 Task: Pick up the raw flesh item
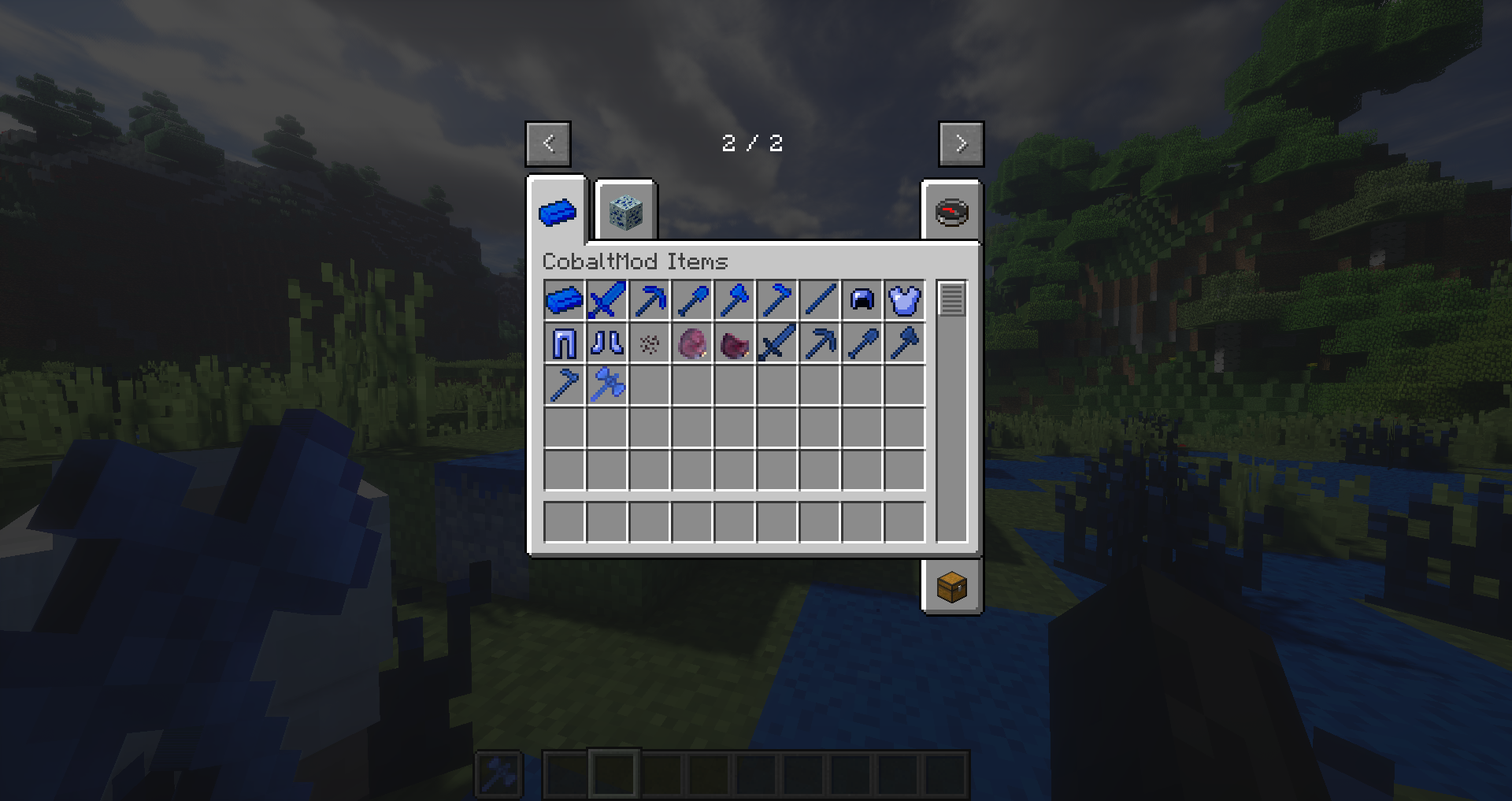coord(694,343)
